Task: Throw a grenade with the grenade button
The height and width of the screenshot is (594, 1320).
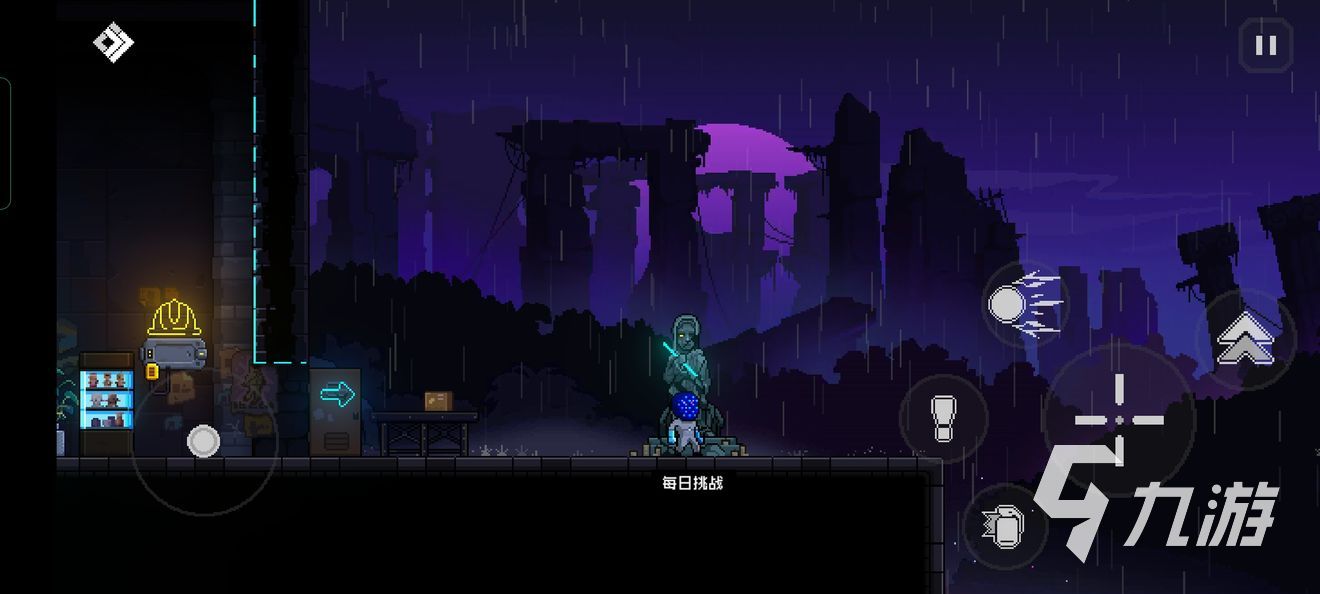Action: (1005, 526)
